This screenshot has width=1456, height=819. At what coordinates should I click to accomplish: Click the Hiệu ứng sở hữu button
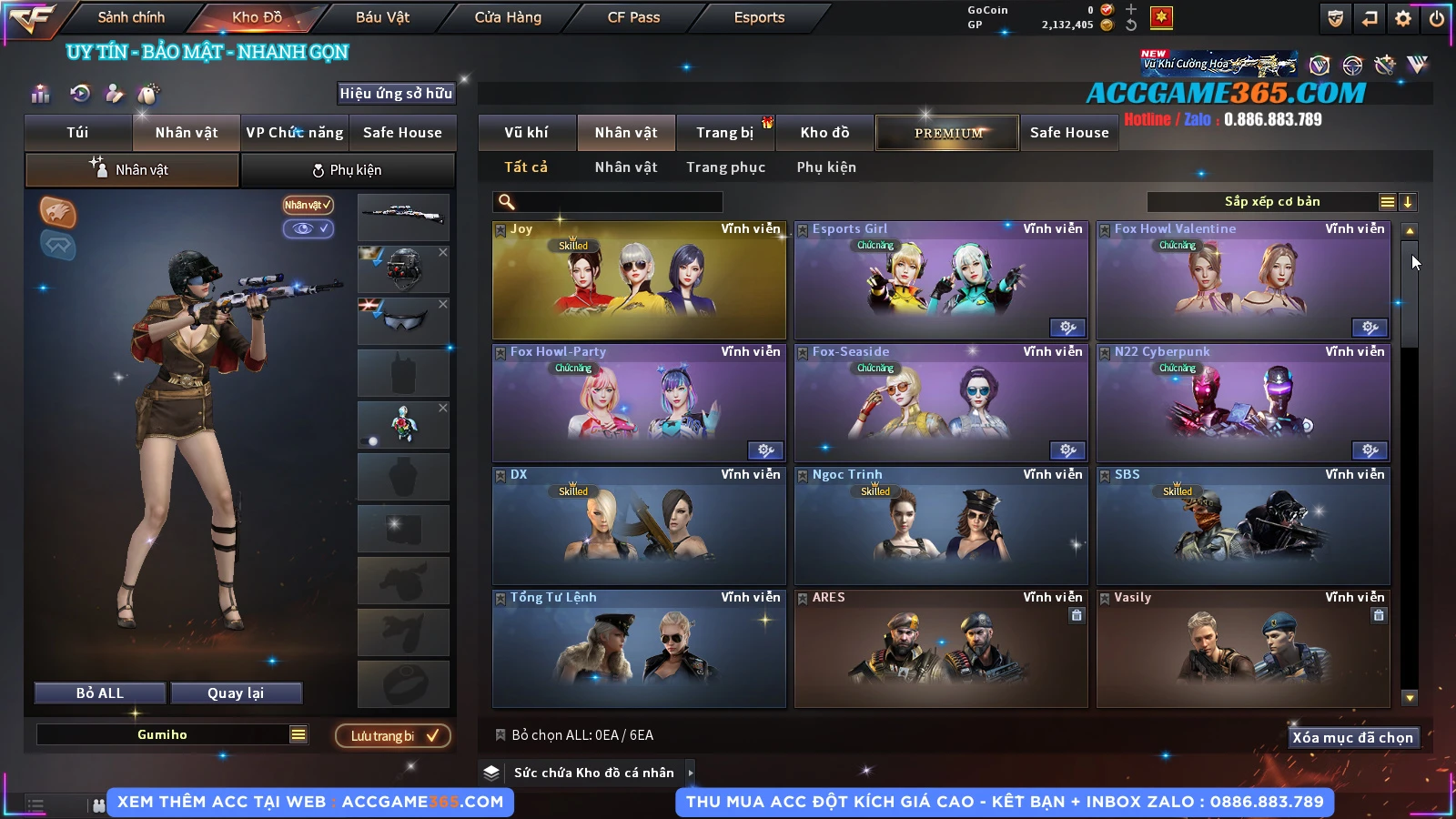pos(396,93)
